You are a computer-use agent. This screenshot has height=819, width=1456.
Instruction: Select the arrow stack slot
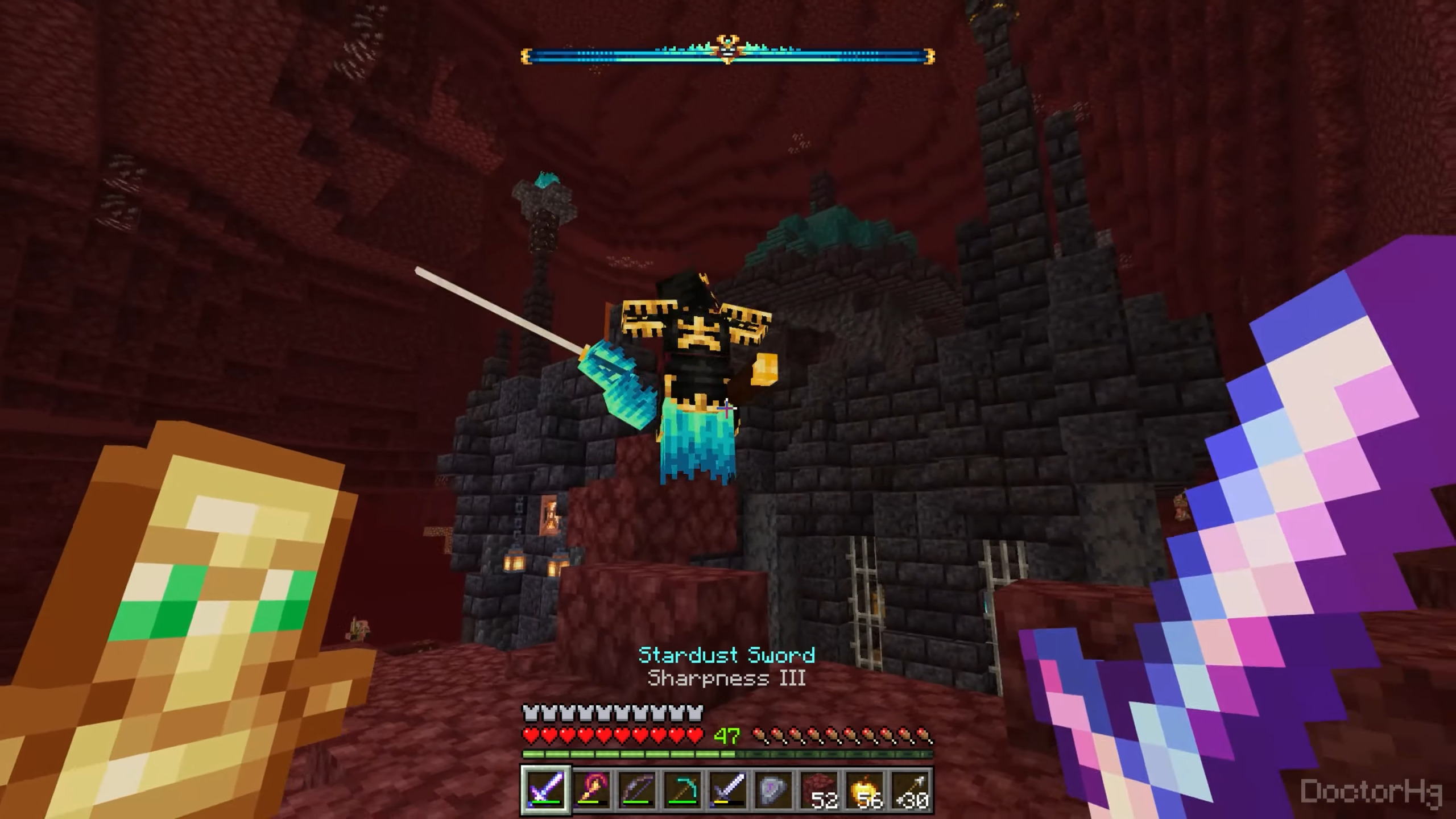click(910, 789)
